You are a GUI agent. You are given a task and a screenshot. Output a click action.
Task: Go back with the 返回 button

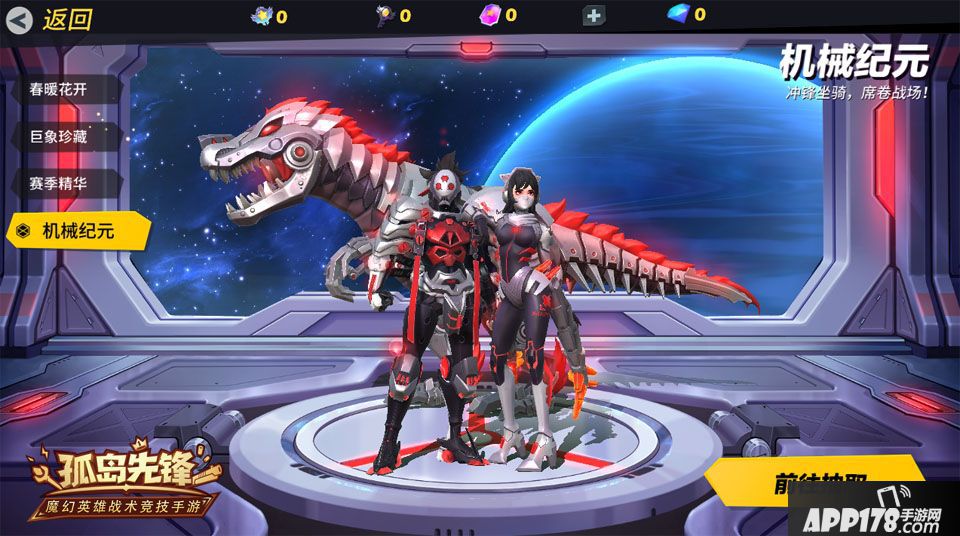(x=52, y=18)
